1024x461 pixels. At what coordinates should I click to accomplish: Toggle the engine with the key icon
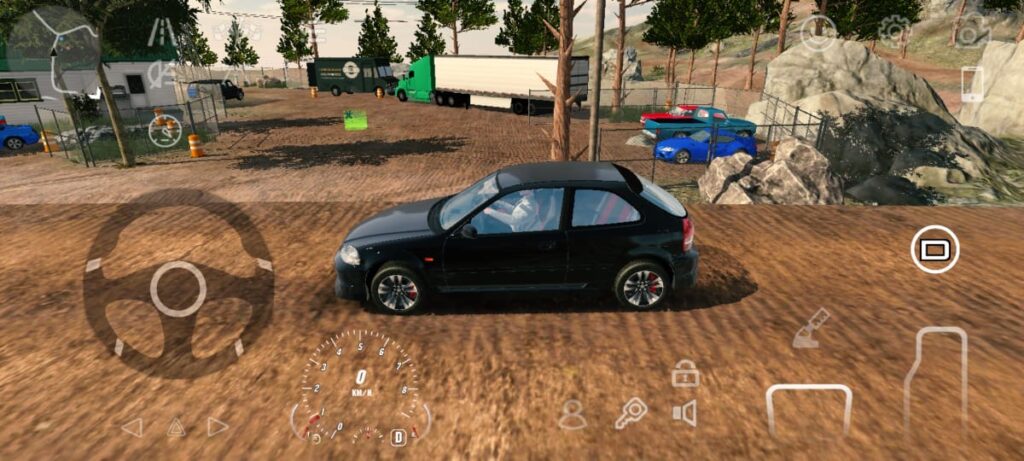[630, 413]
